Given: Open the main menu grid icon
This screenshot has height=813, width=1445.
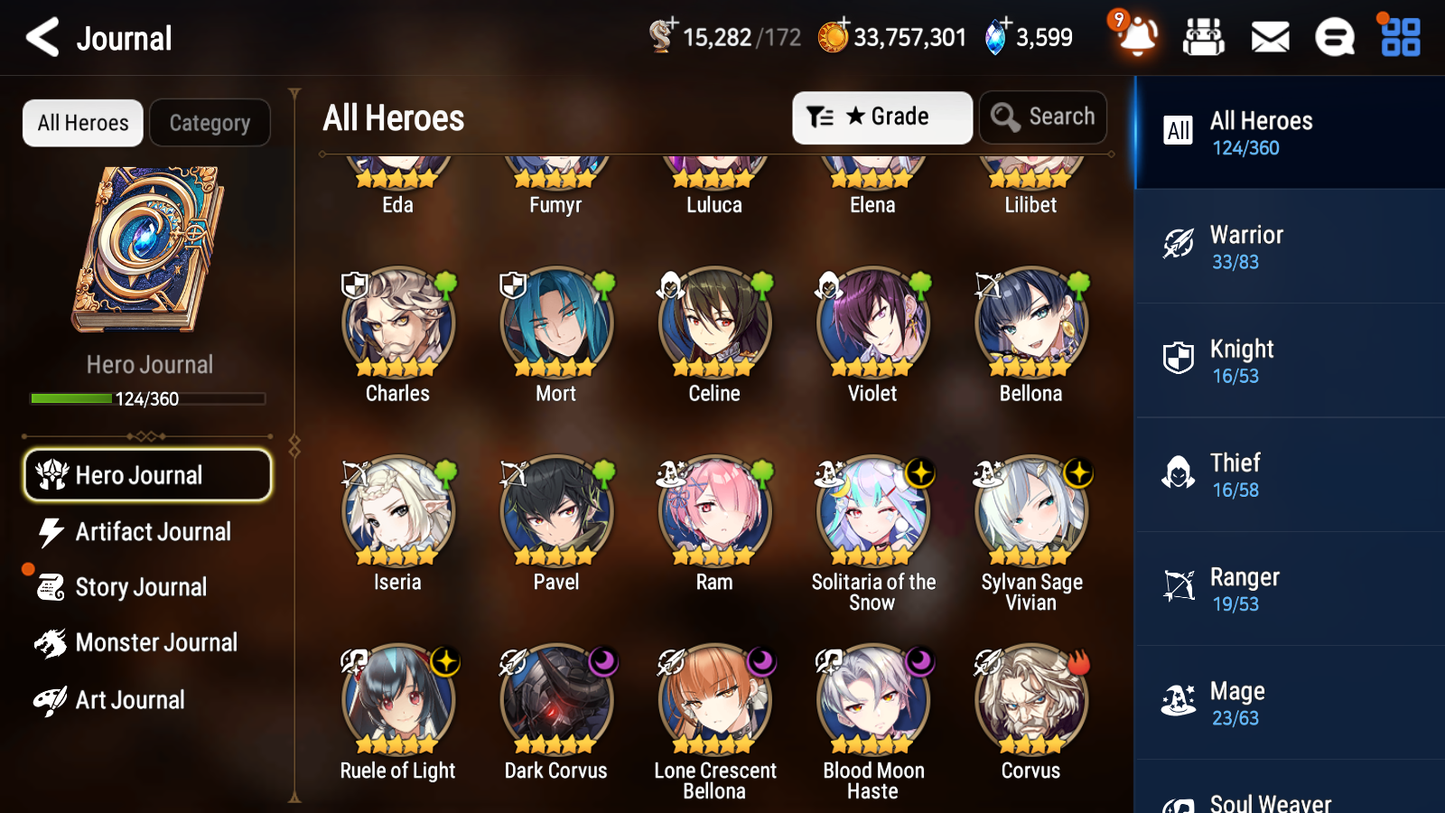Looking at the screenshot, I should click(1399, 37).
